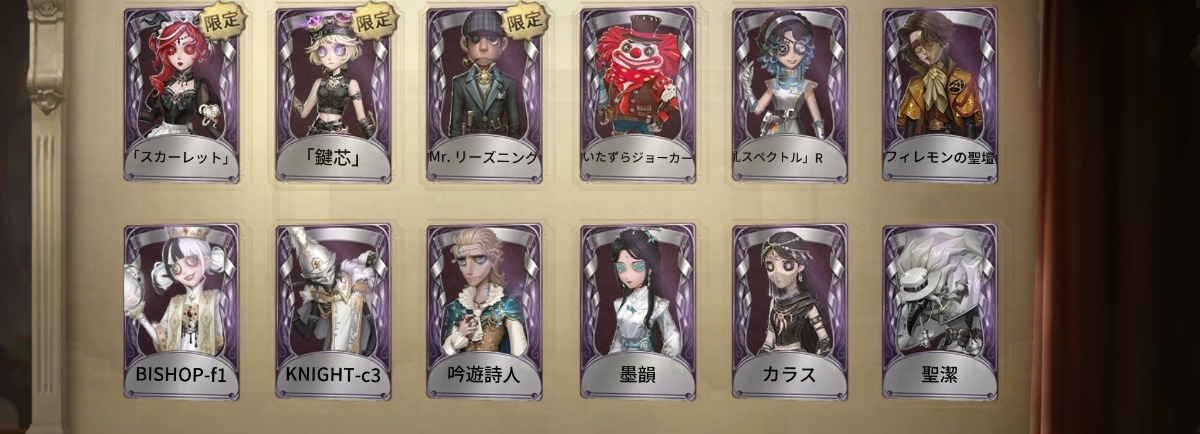Choose the 墨韻 costume card
This screenshot has width=1200, height=434.
click(637, 311)
